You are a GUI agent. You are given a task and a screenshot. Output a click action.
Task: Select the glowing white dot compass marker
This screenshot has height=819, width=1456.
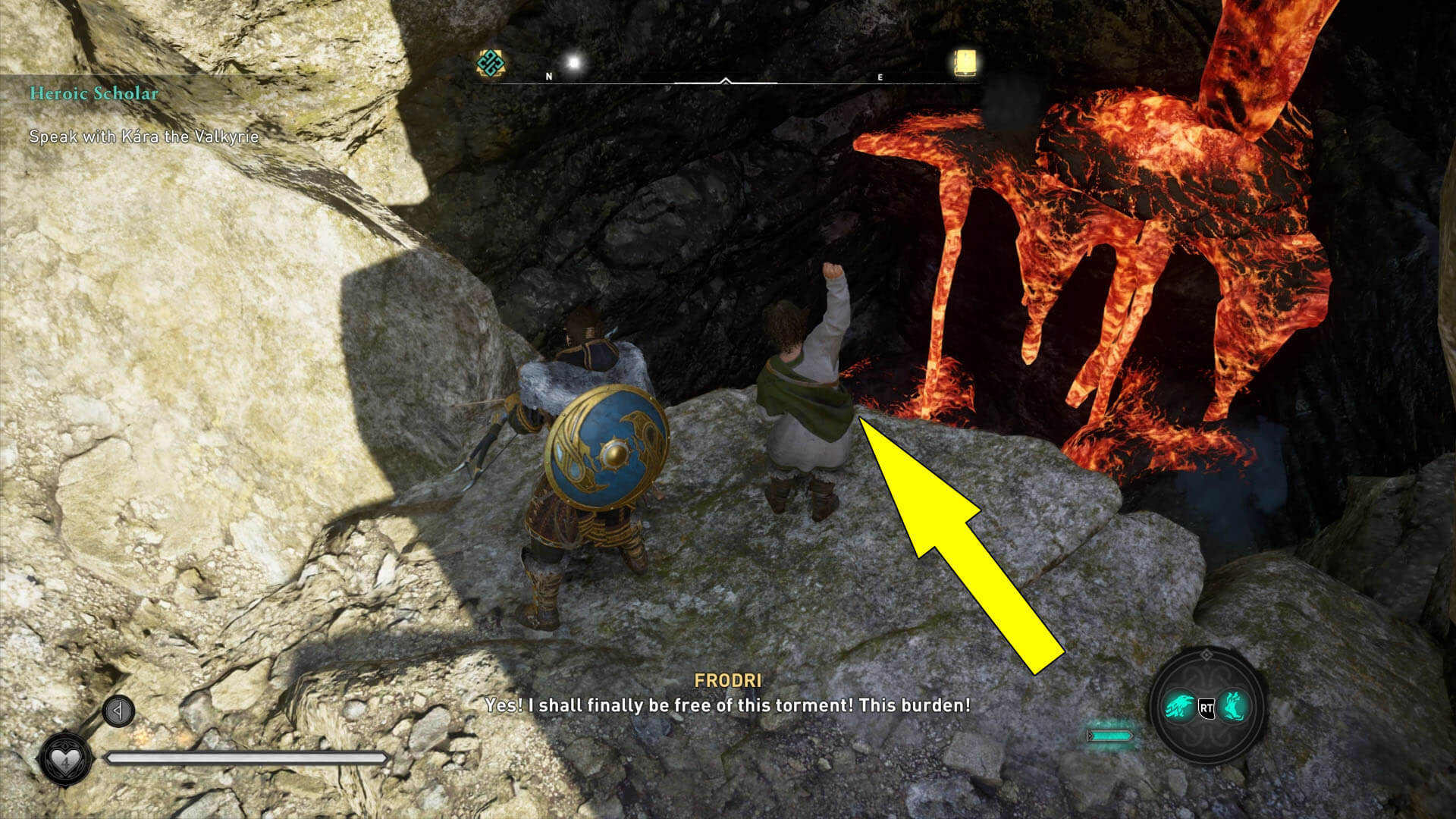[574, 63]
